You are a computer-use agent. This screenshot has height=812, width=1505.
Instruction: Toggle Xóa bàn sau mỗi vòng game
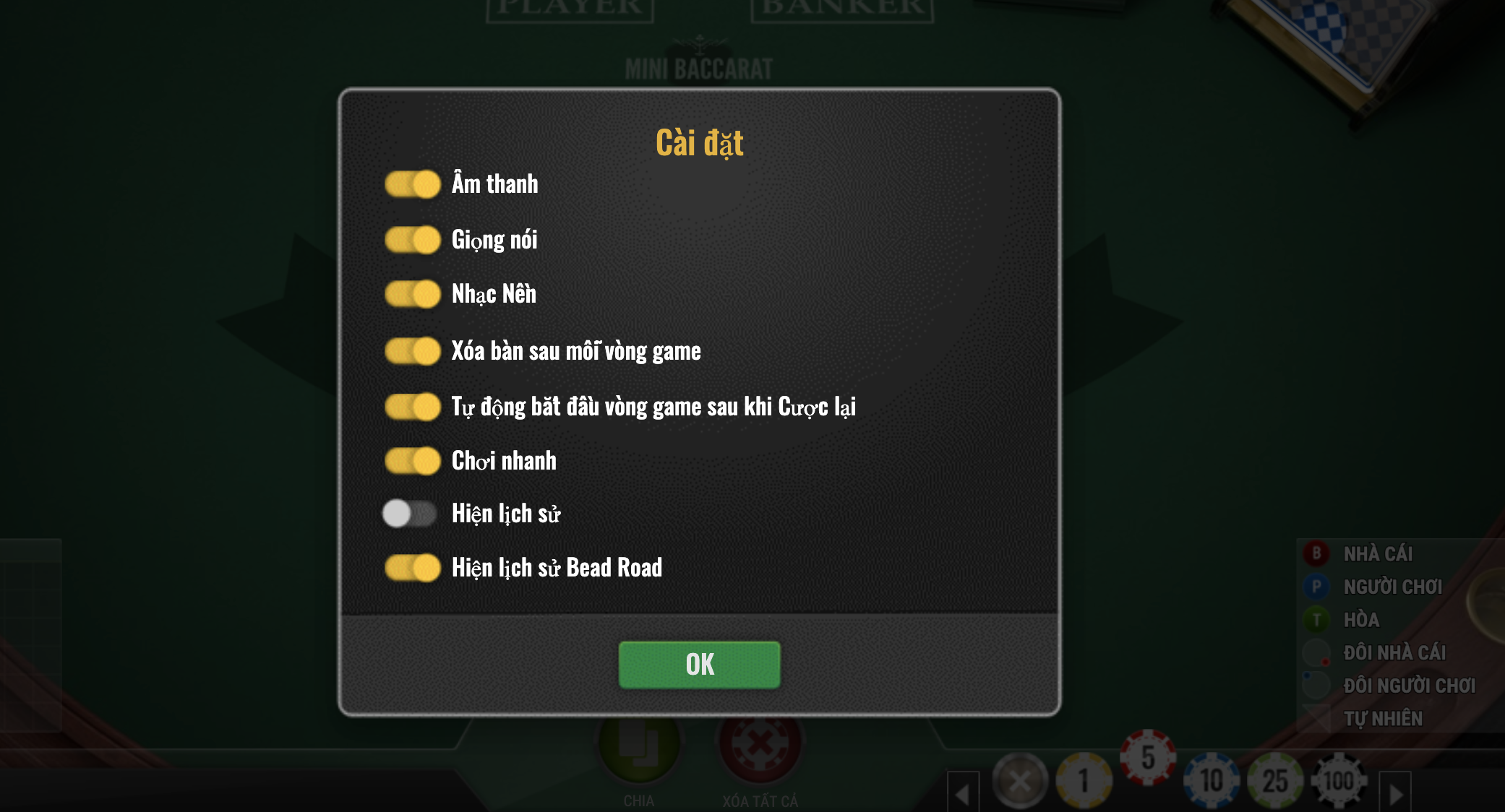pyautogui.click(x=412, y=351)
